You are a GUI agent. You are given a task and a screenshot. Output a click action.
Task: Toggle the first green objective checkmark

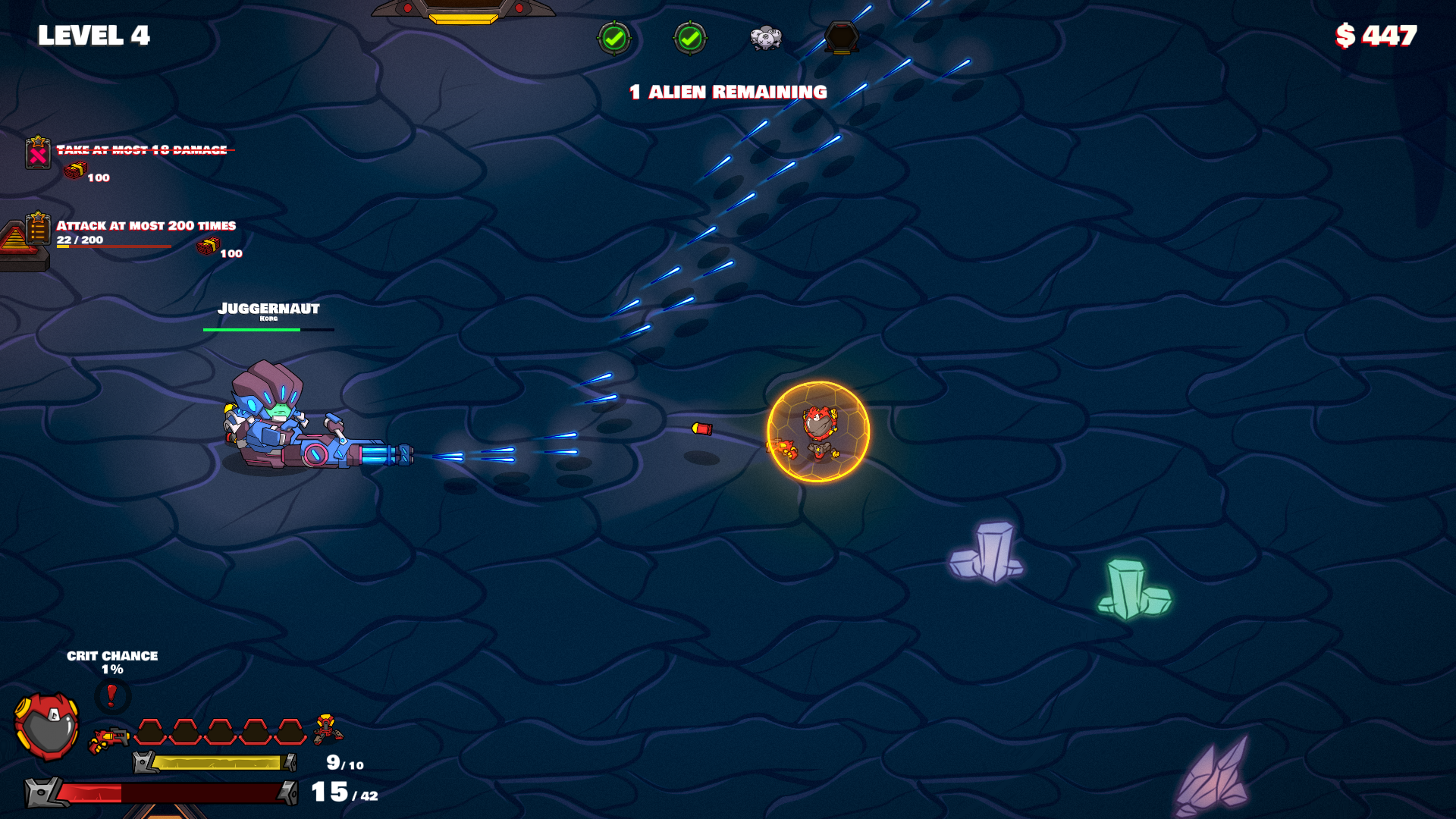(x=616, y=36)
